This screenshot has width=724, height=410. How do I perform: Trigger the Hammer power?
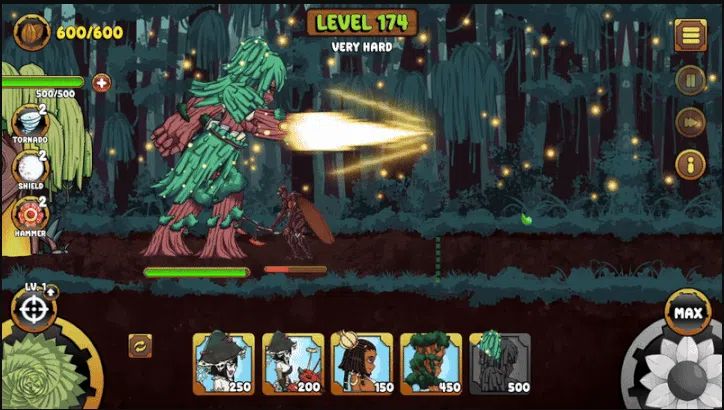[30, 212]
